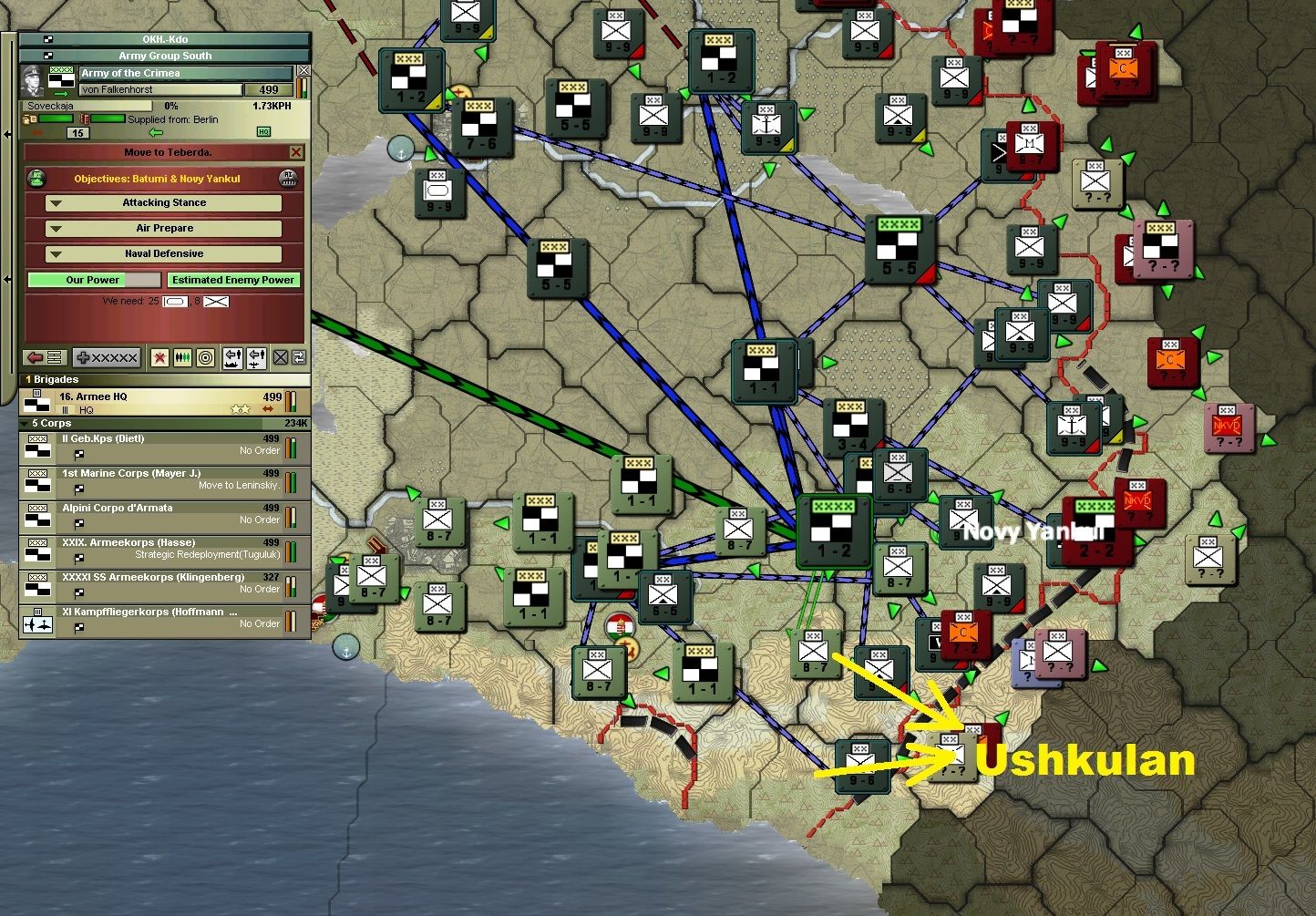Click the red star cancel-attack icon

tap(159, 357)
